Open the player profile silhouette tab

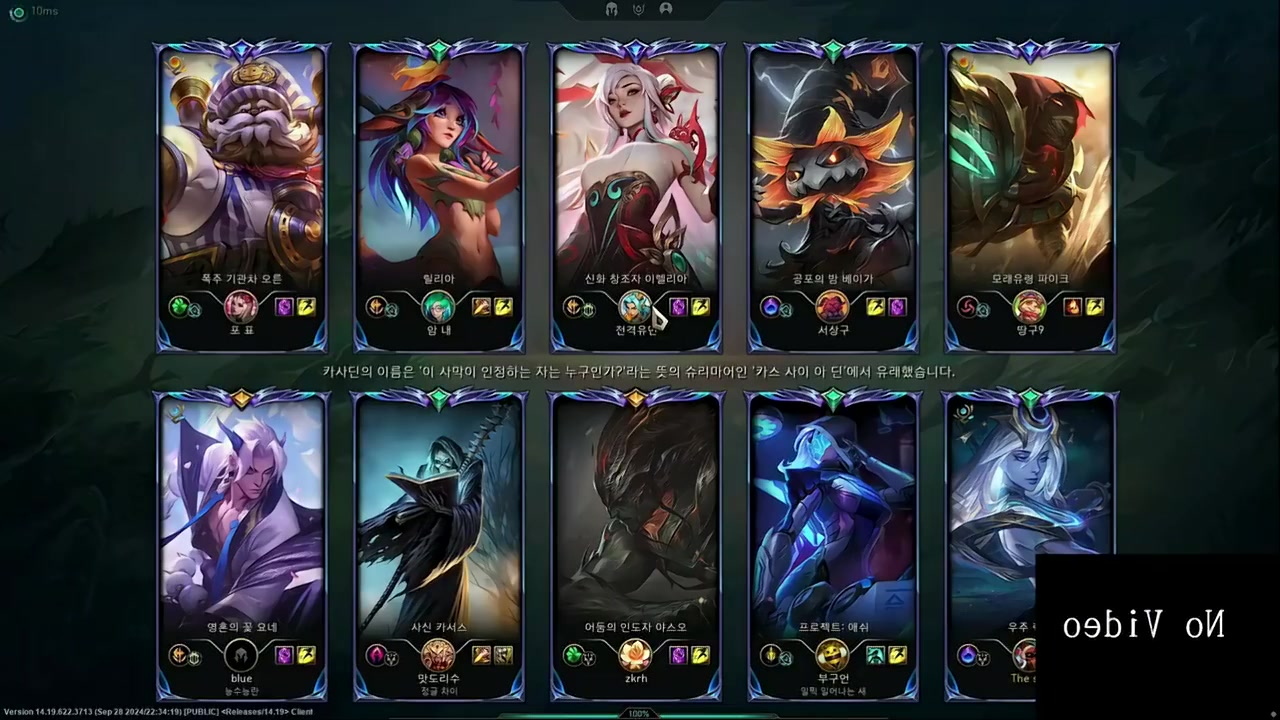666,9
